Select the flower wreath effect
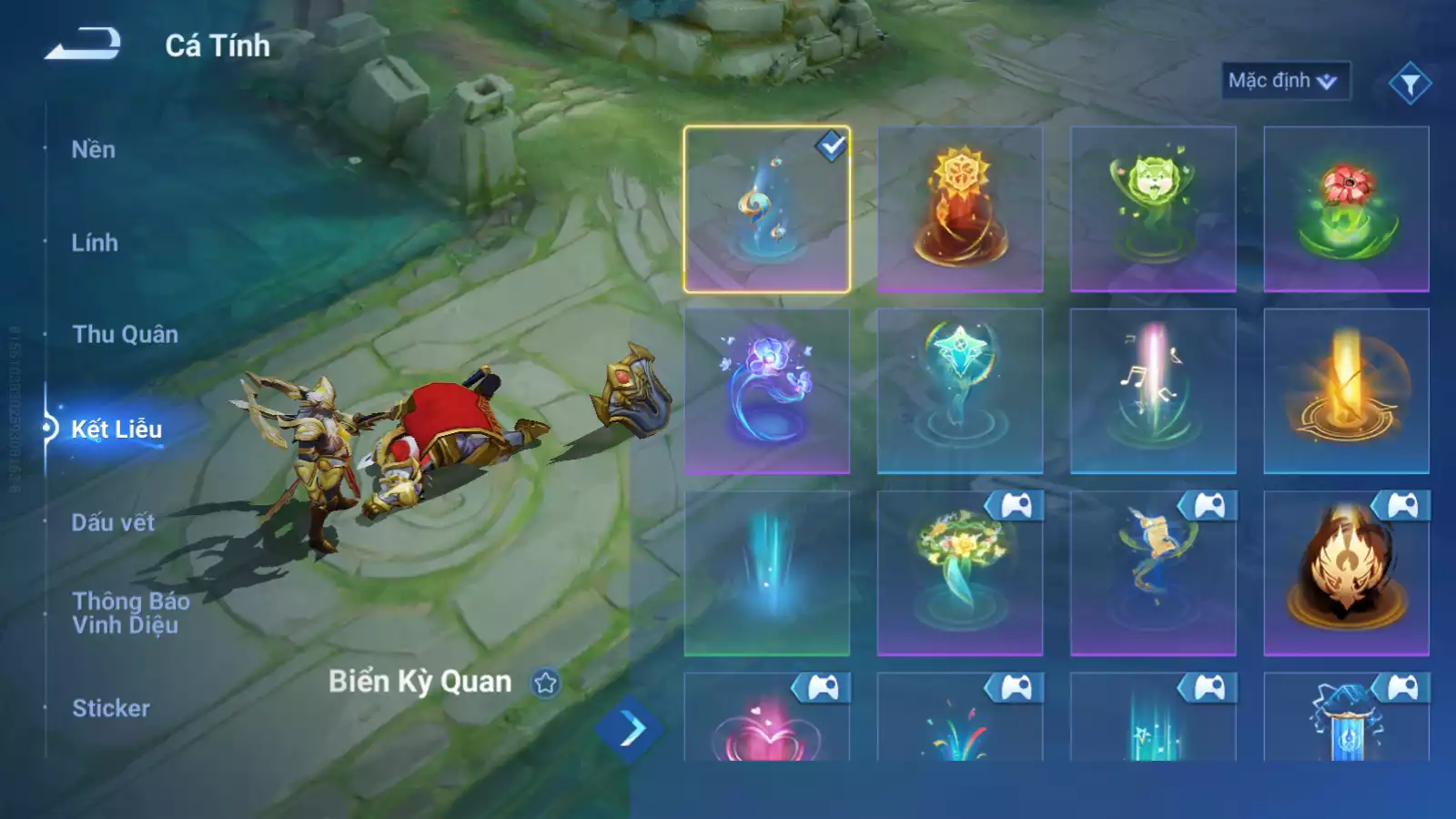The width and height of the screenshot is (1456, 819). pos(960,573)
